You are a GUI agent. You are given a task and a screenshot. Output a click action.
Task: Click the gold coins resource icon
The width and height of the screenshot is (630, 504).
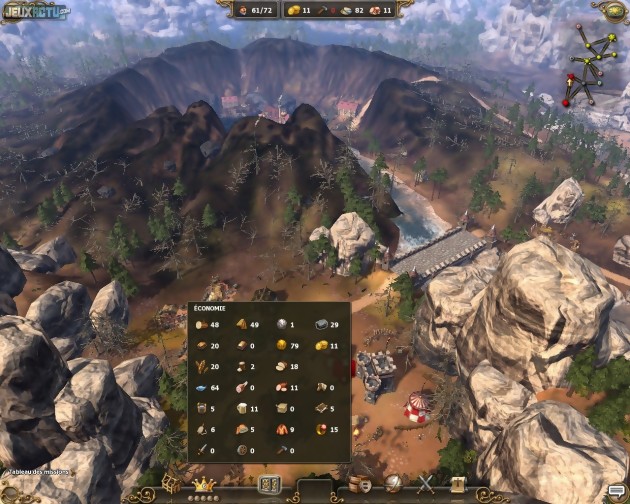[319, 346]
